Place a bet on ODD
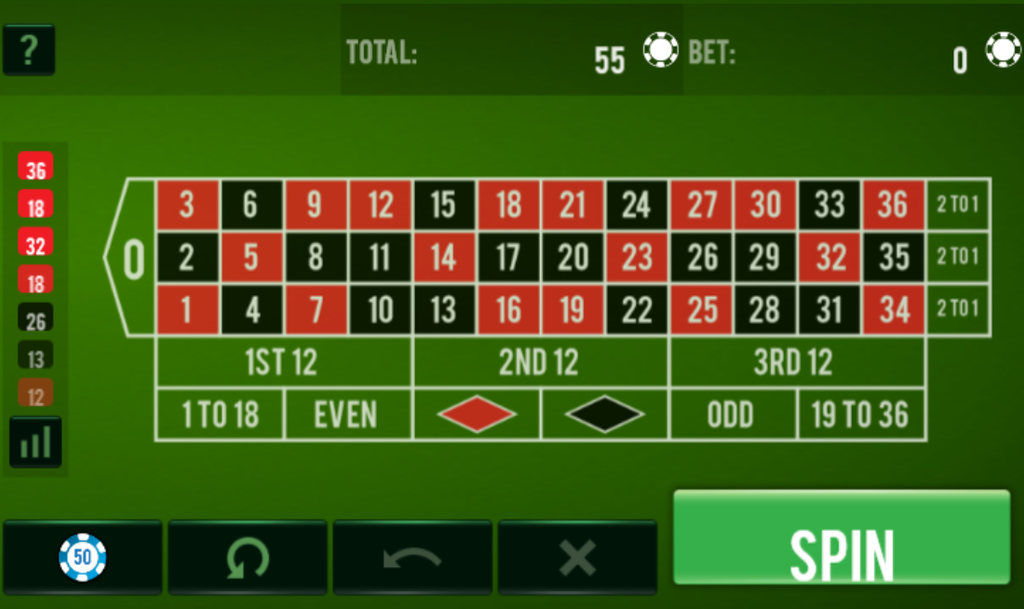 [x=732, y=414]
